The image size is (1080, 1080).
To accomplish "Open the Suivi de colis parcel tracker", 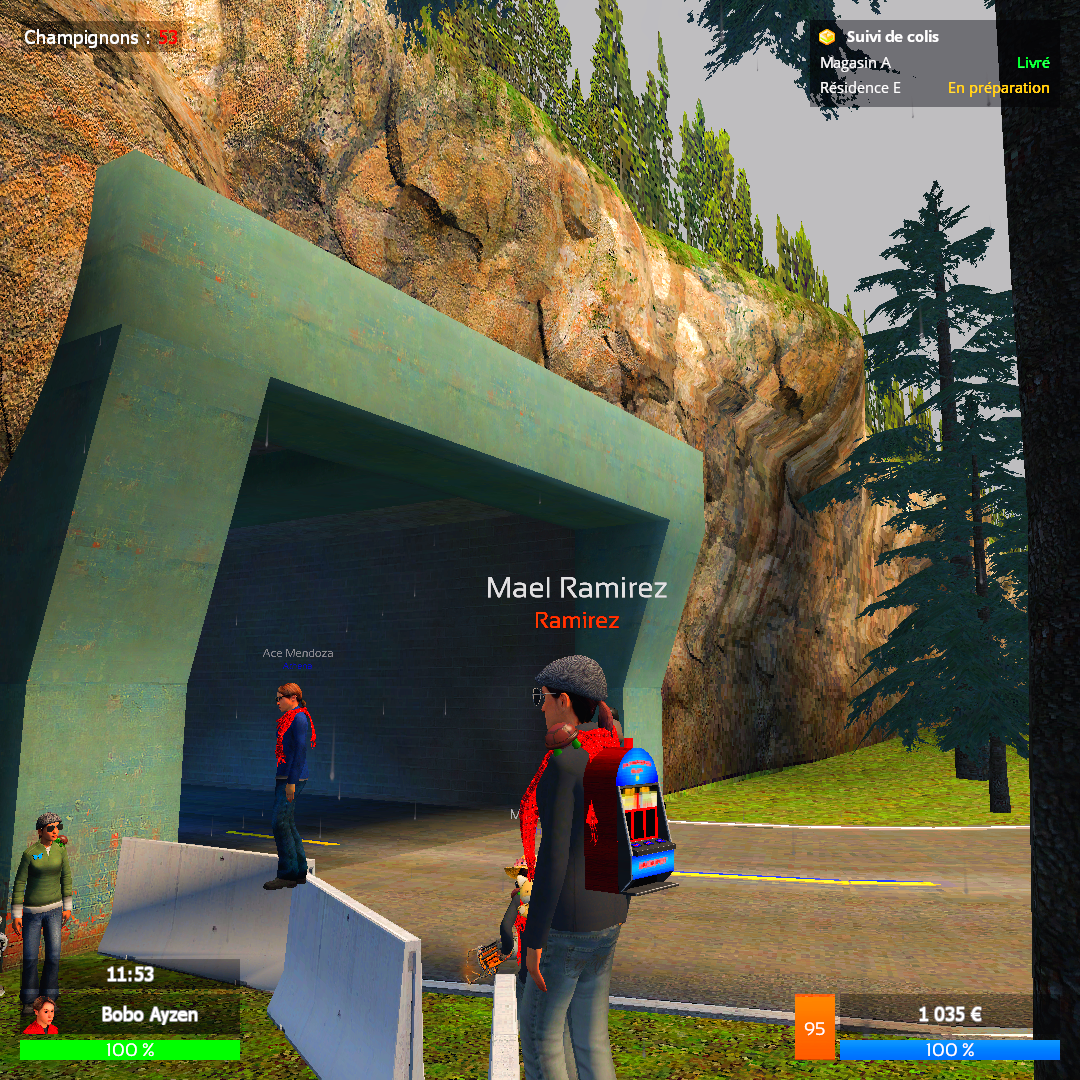I will pos(892,37).
